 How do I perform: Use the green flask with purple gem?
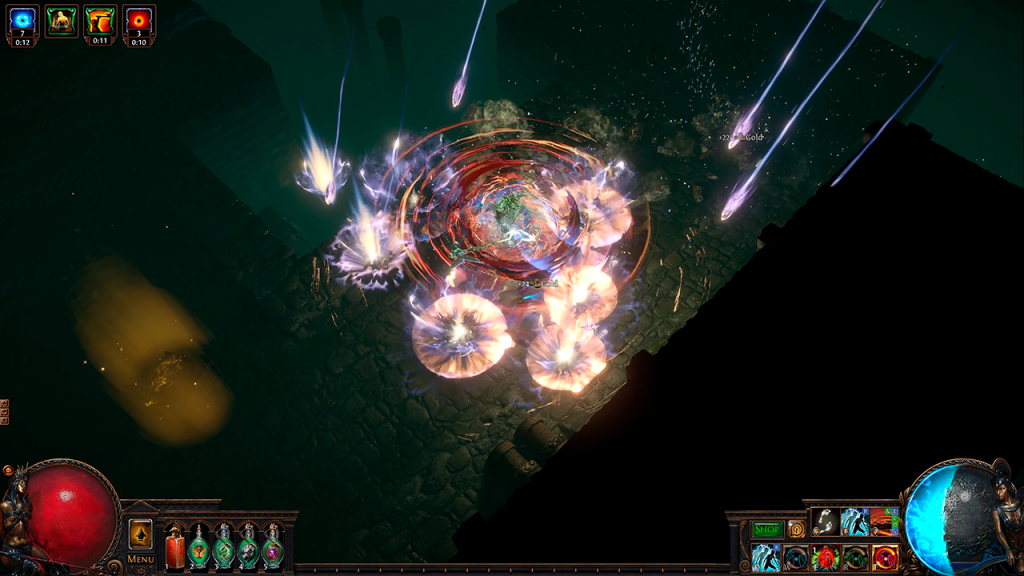pos(272,549)
